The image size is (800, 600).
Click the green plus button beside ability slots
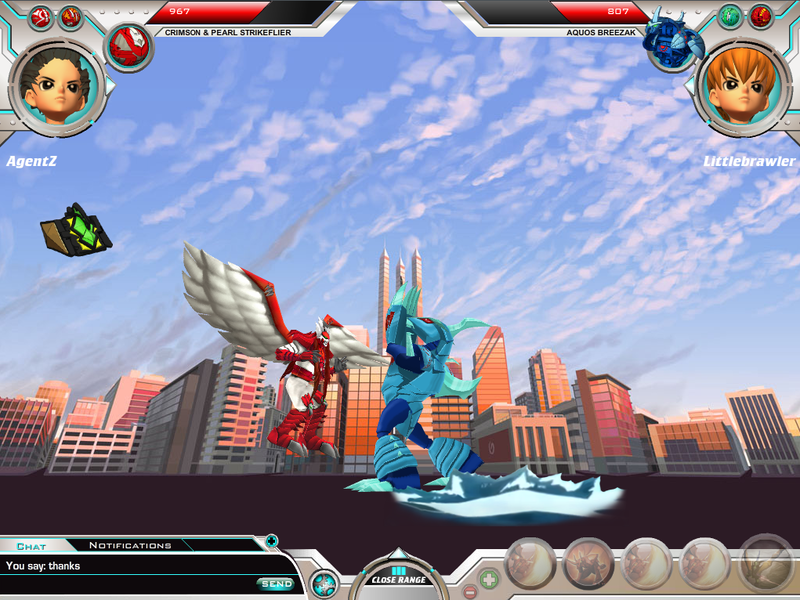pos(489,578)
